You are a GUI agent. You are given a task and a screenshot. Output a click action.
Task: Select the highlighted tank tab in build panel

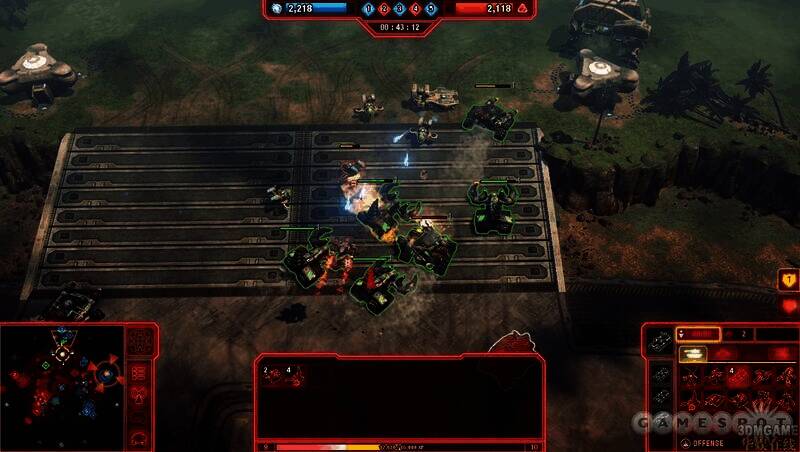point(692,354)
